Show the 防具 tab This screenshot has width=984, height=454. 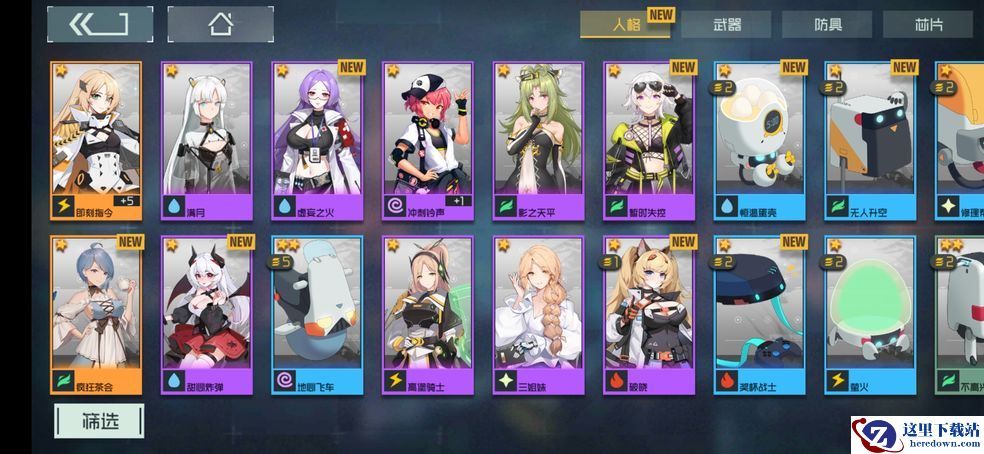pos(826,25)
